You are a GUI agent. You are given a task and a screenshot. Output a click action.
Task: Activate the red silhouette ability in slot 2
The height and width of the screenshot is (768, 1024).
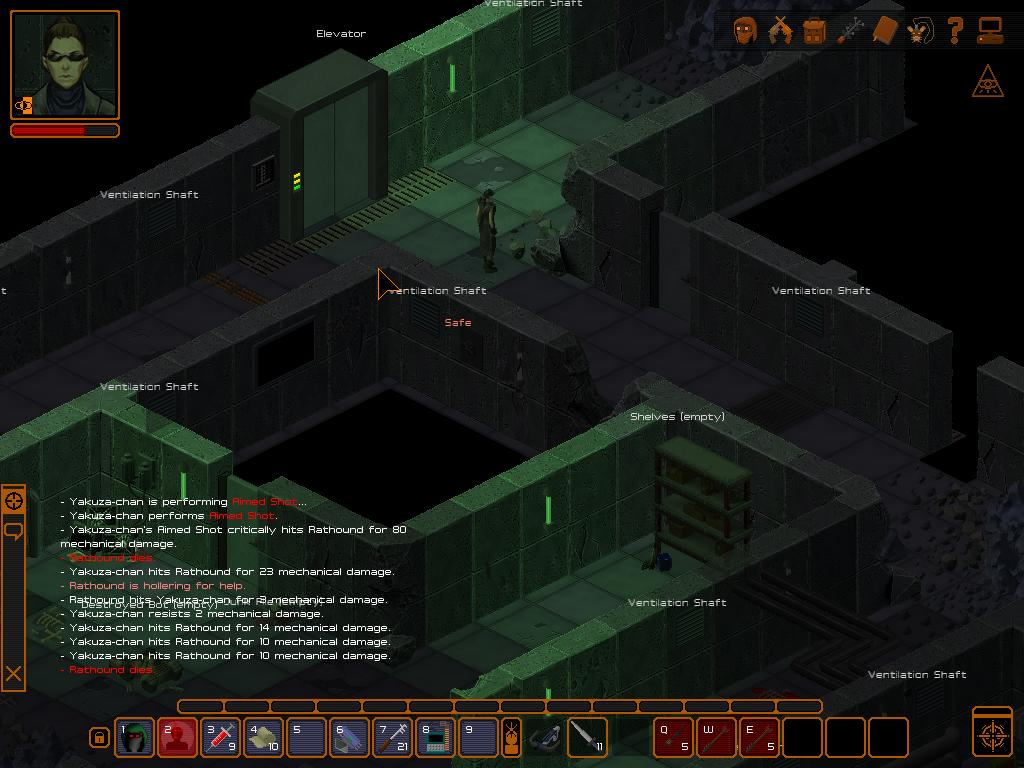click(177, 738)
